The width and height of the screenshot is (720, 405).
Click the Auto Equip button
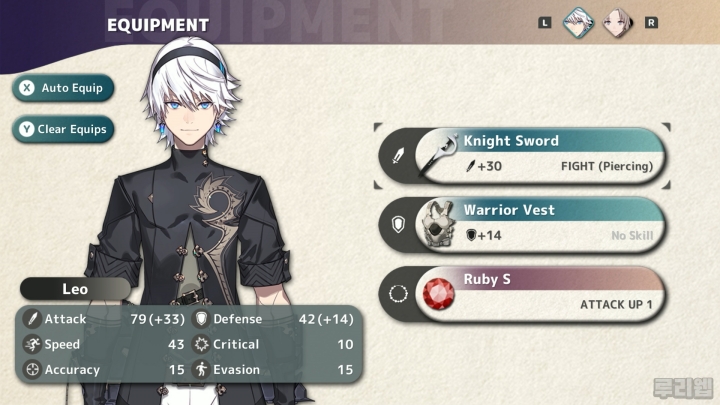tap(63, 88)
